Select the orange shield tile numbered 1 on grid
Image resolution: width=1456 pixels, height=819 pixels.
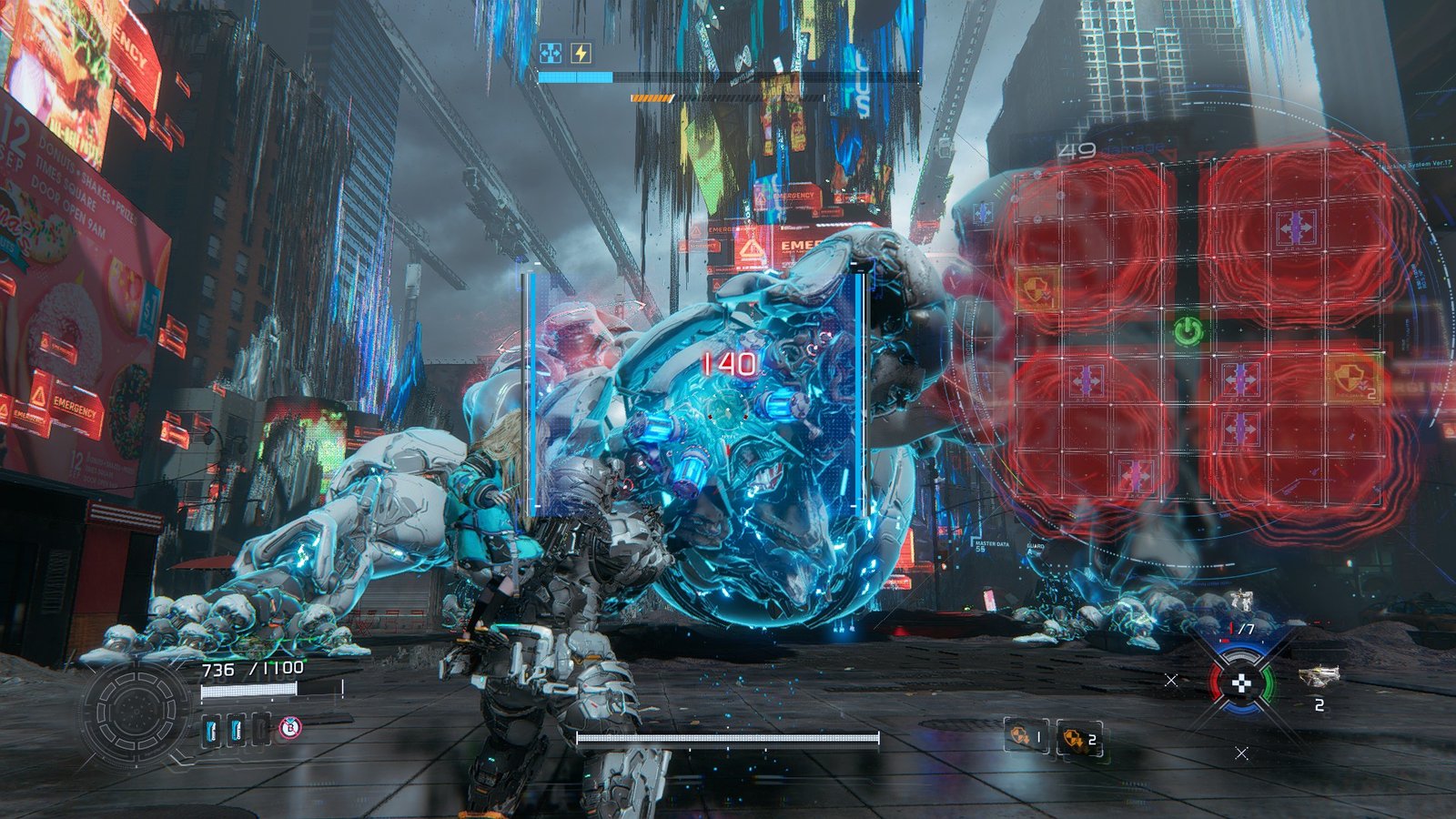point(1037,288)
